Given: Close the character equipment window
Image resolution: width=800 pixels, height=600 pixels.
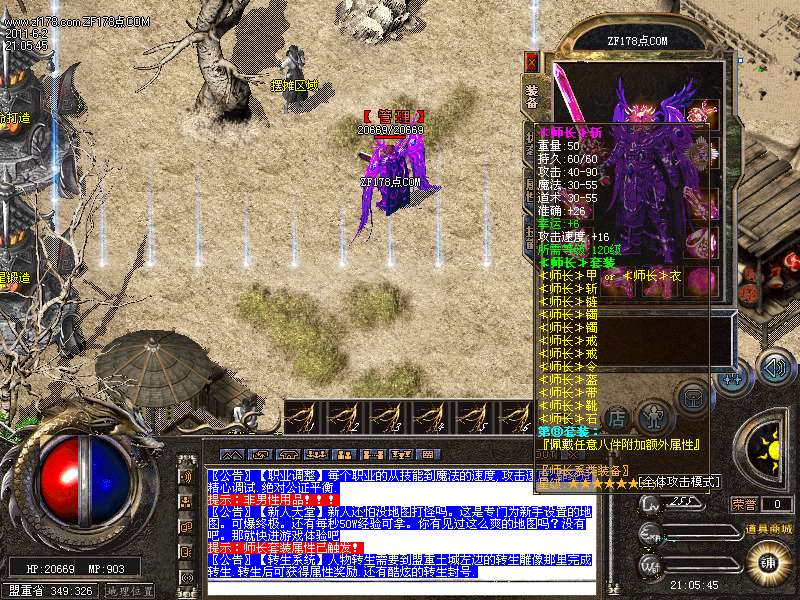Looking at the screenshot, I should [531, 62].
